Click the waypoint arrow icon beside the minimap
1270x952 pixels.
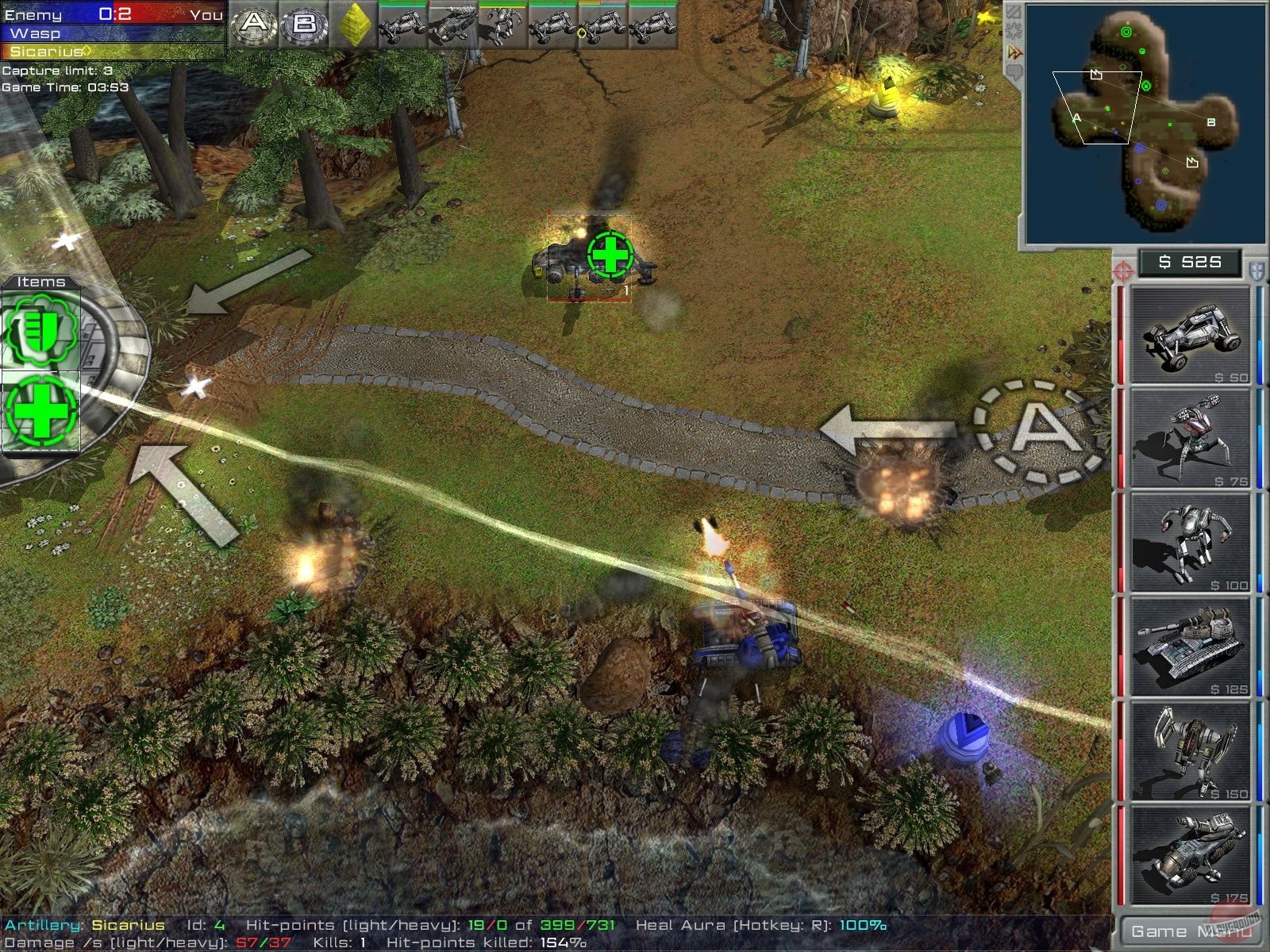(x=1014, y=51)
